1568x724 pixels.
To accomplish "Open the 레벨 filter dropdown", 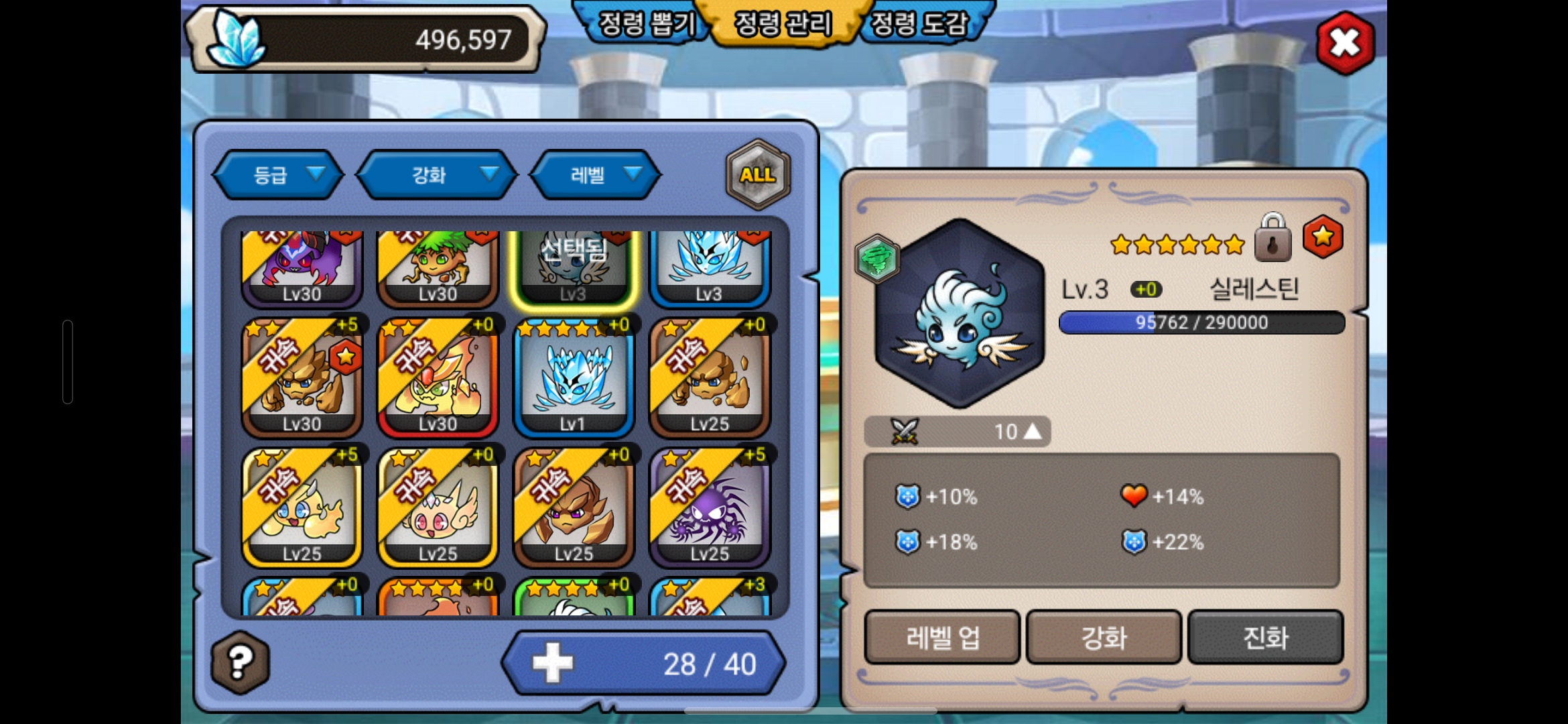I will 595,175.
